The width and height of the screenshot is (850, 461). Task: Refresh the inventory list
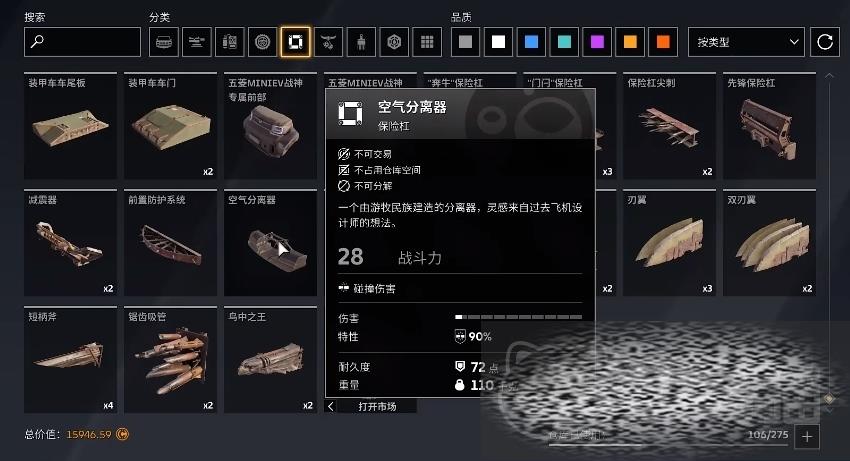tap(825, 42)
